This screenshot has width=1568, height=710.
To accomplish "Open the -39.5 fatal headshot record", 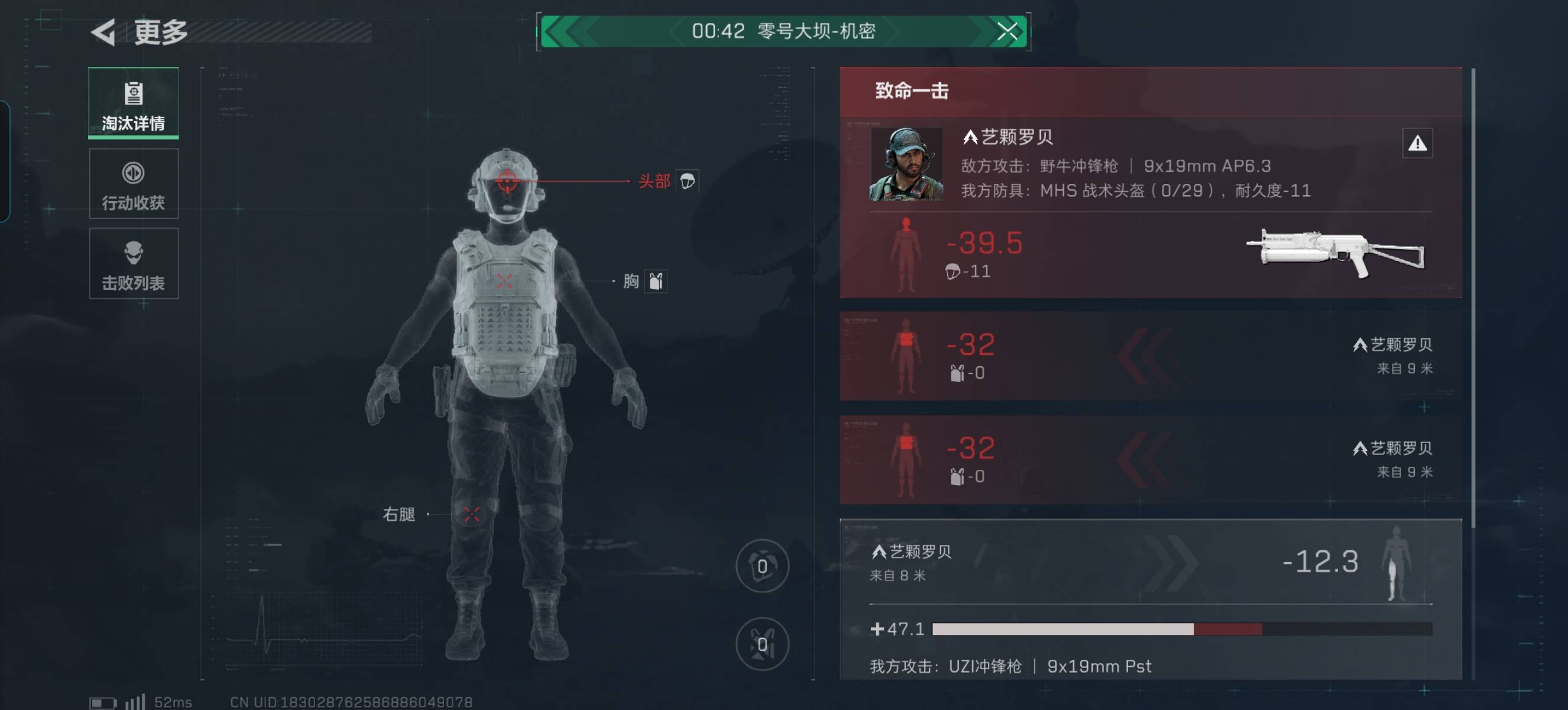I will click(x=984, y=244).
